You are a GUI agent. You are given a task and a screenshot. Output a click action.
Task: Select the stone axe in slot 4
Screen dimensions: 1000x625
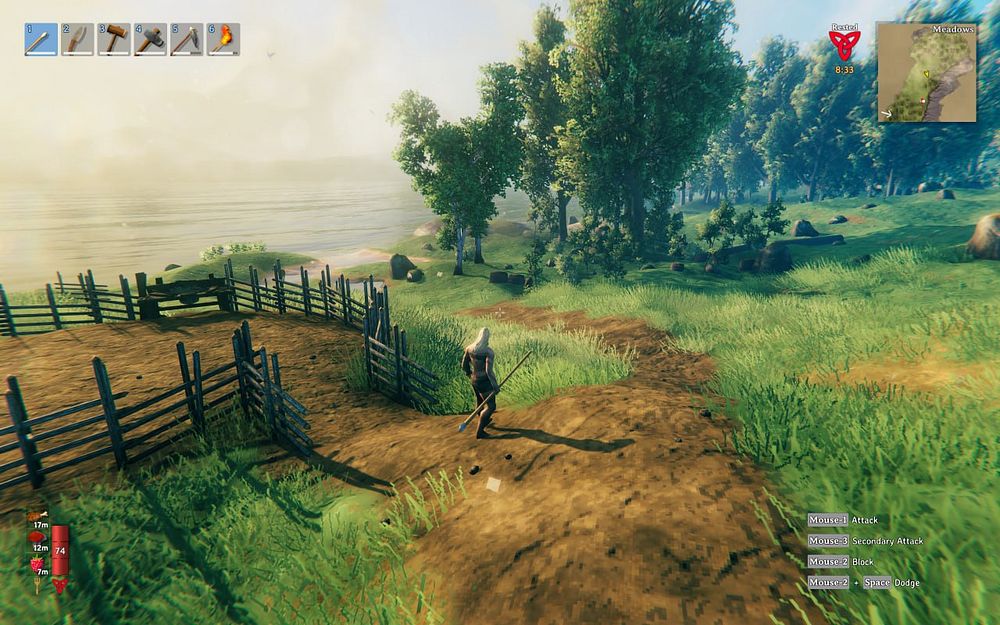tap(150, 39)
